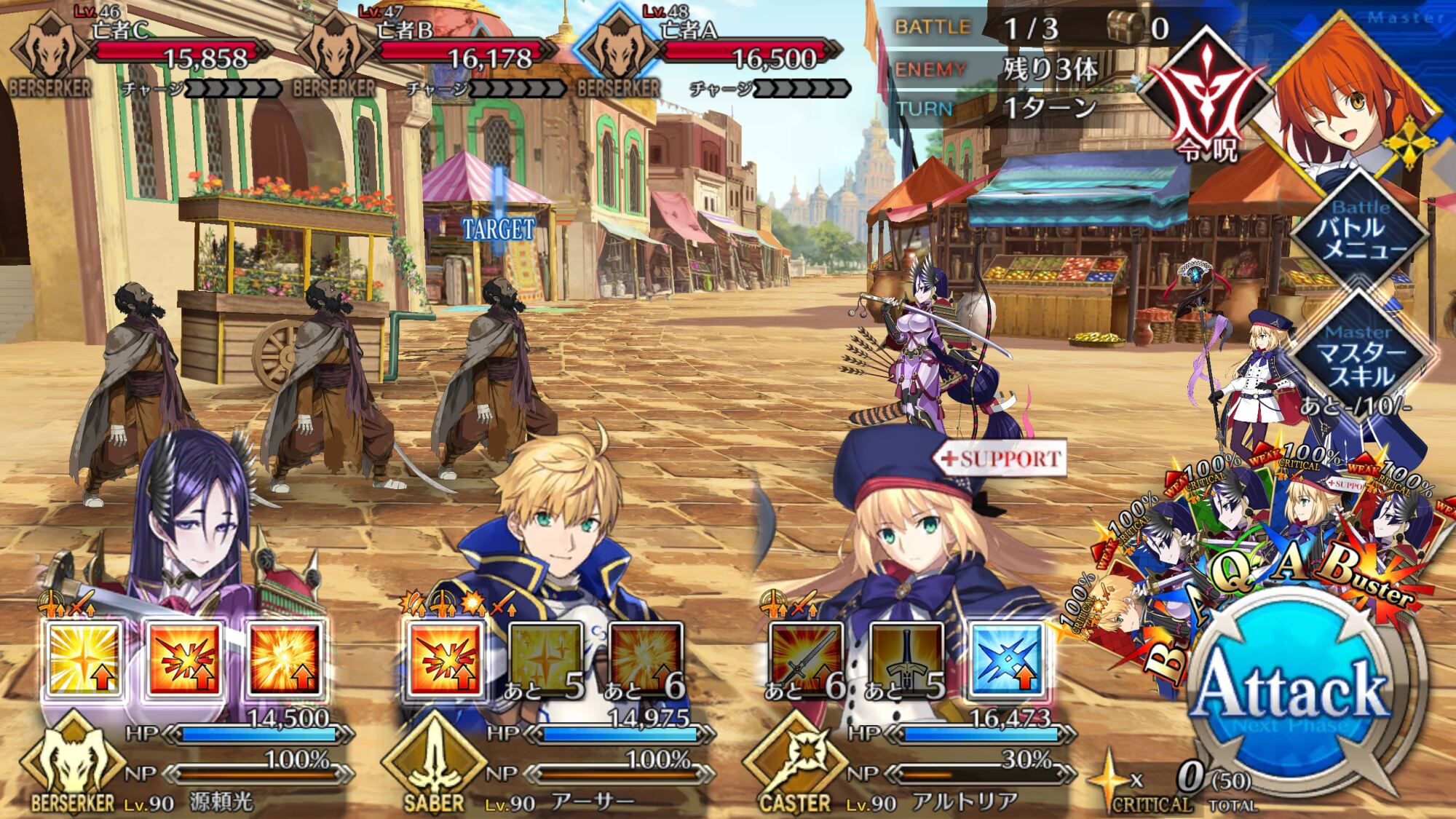Image resolution: width=1456 pixels, height=819 pixels.
Task: Activate Artoria's blue crossed-arrows skill
Action: 1007,660
